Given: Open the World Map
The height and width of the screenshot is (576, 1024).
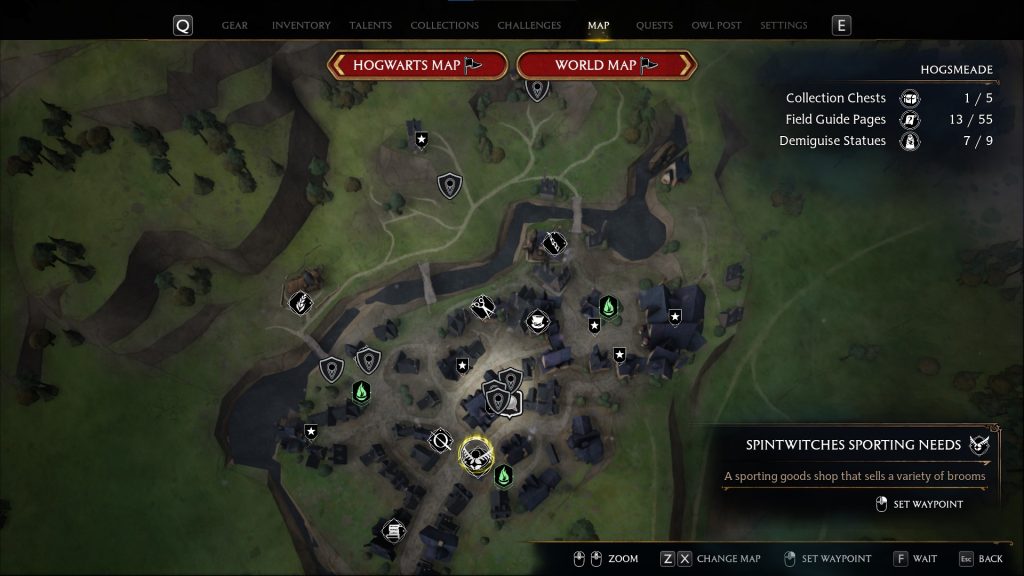Looking at the screenshot, I should point(606,66).
